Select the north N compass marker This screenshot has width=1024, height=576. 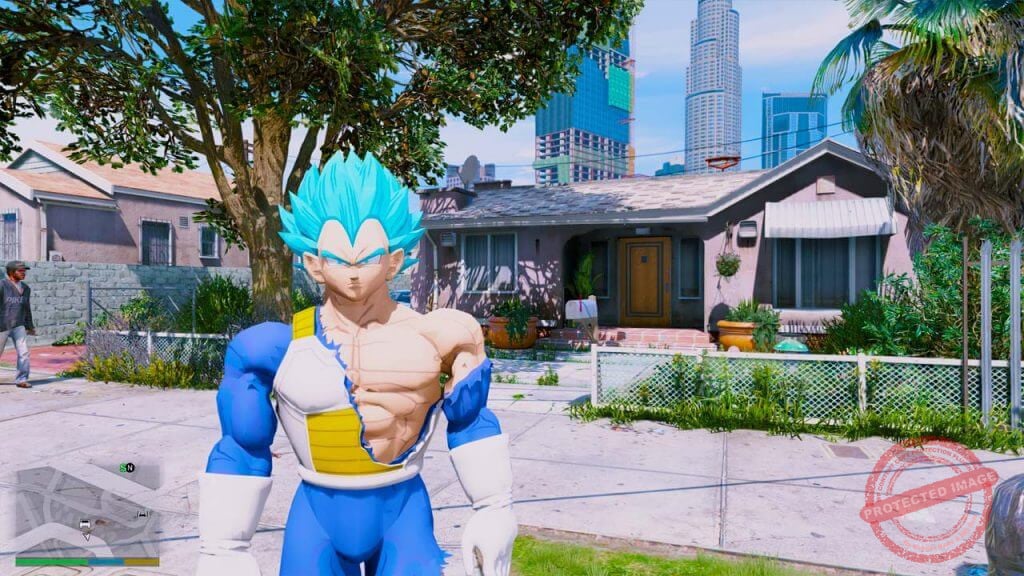pos(131,468)
